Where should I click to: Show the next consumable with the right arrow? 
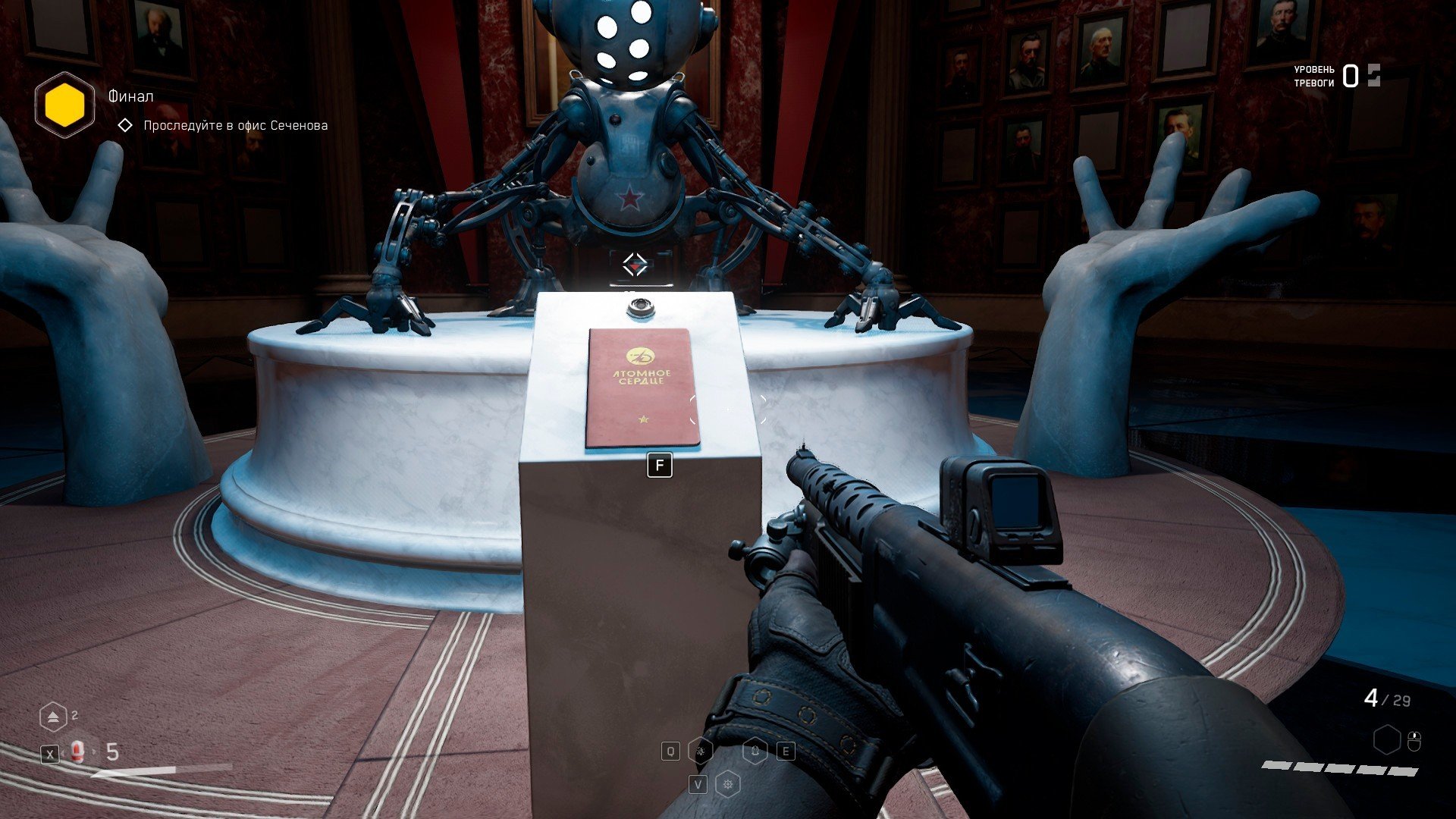[95, 752]
